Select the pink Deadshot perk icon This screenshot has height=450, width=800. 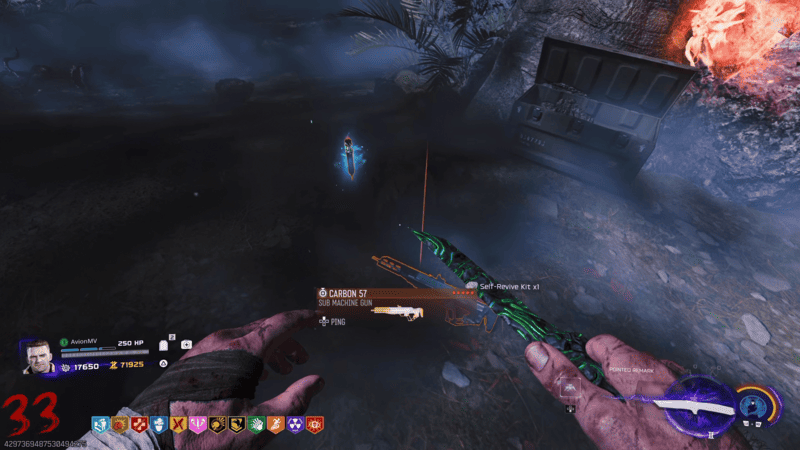[198, 425]
